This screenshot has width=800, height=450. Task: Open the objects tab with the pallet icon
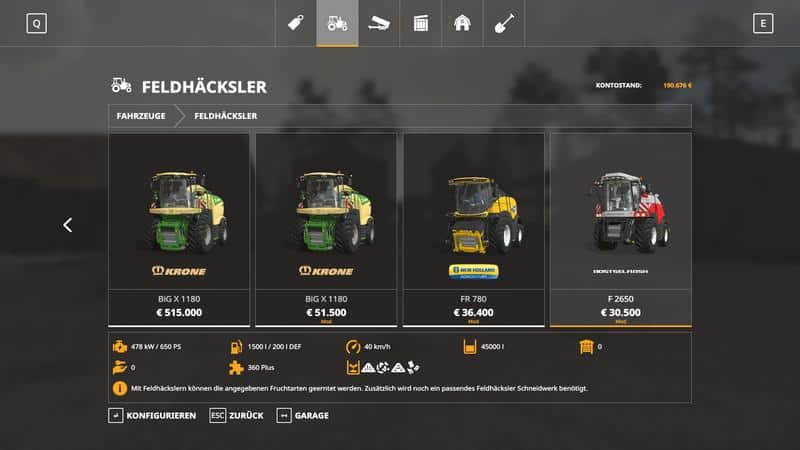coord(420,23)
